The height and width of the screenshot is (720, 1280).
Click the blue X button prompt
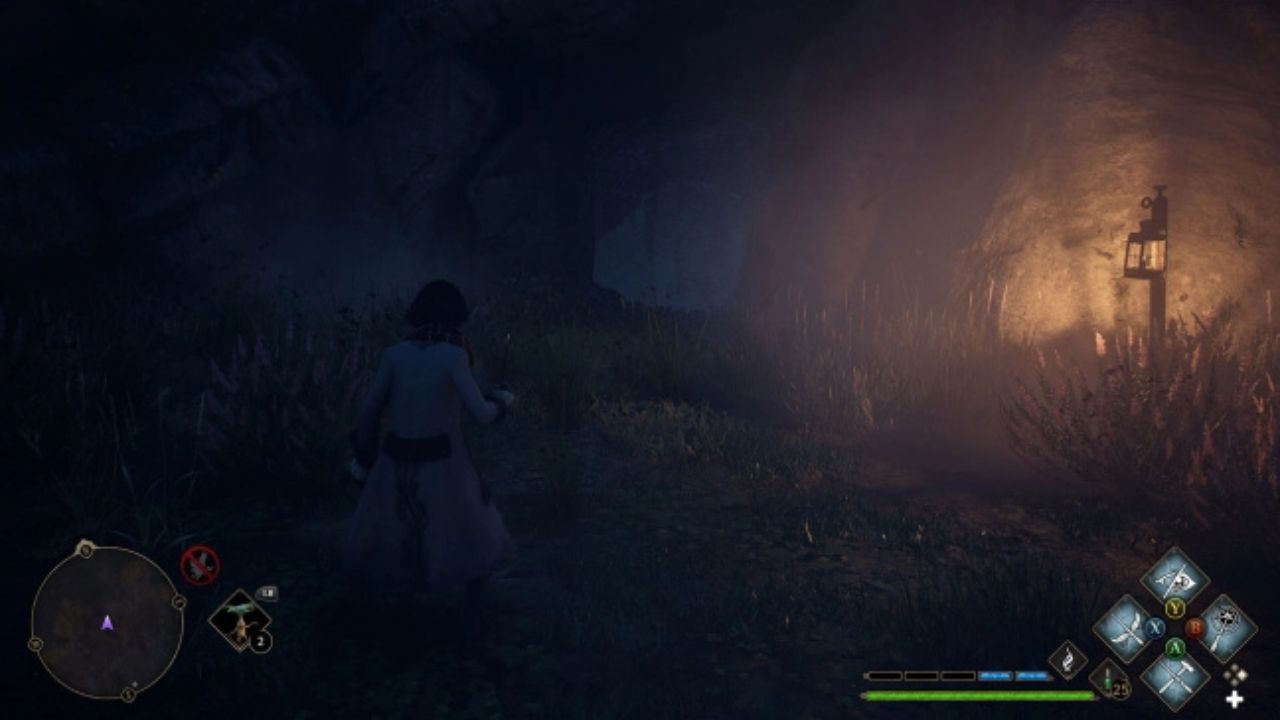[x=1154, y=626]
